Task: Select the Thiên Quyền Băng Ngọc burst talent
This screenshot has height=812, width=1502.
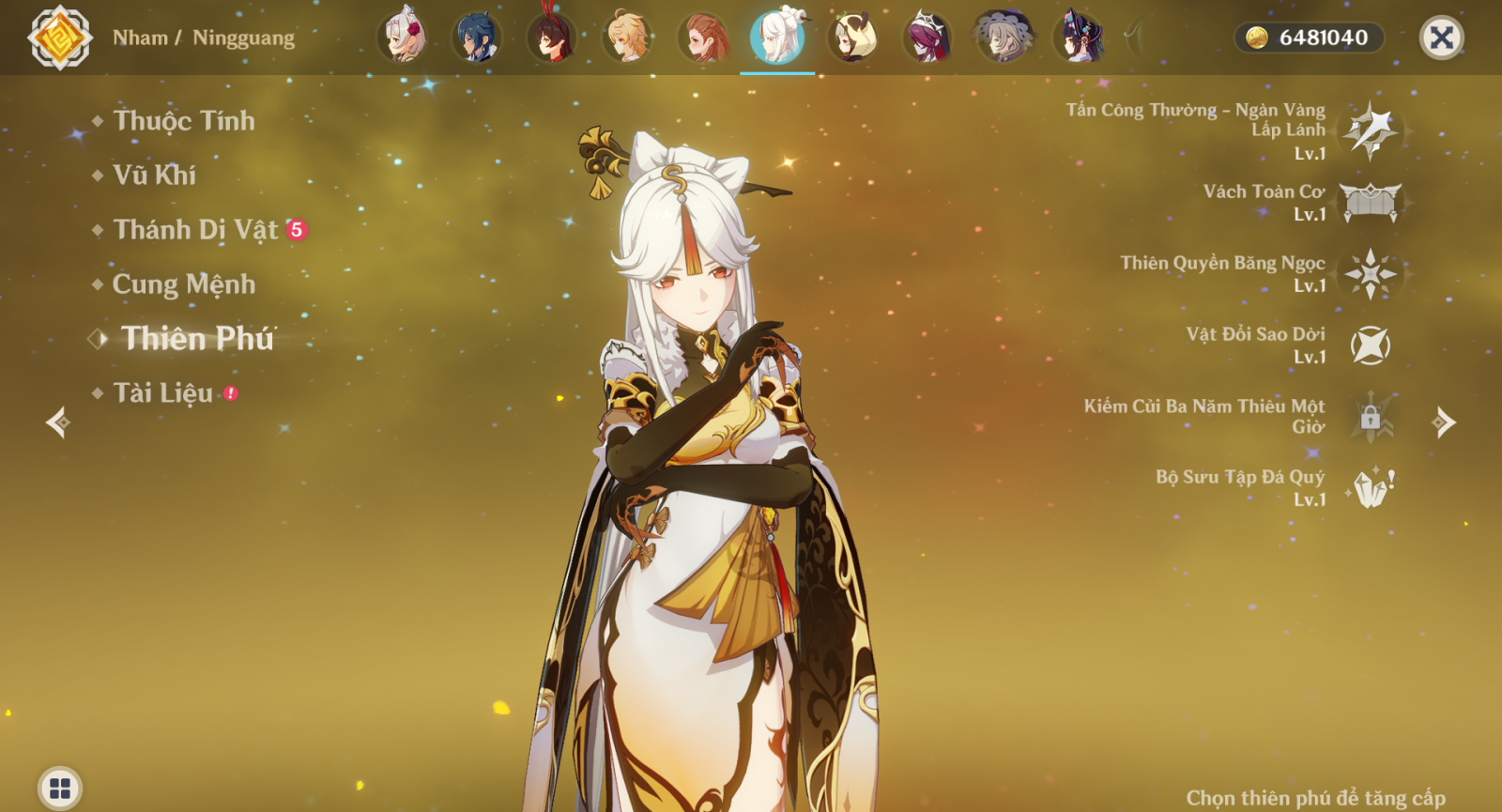Action: point(1371,274)
